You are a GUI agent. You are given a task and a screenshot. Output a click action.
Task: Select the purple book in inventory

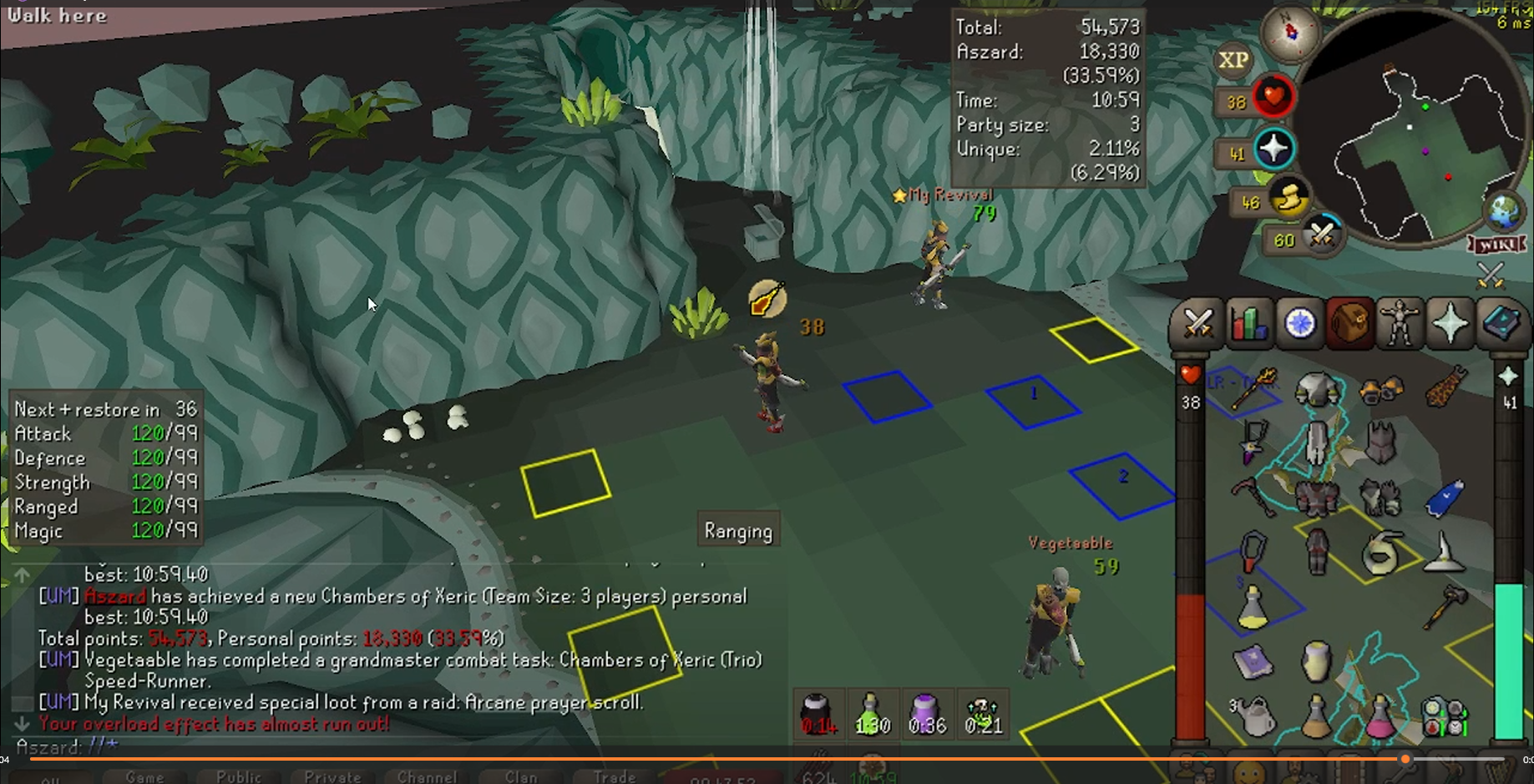1252,662
